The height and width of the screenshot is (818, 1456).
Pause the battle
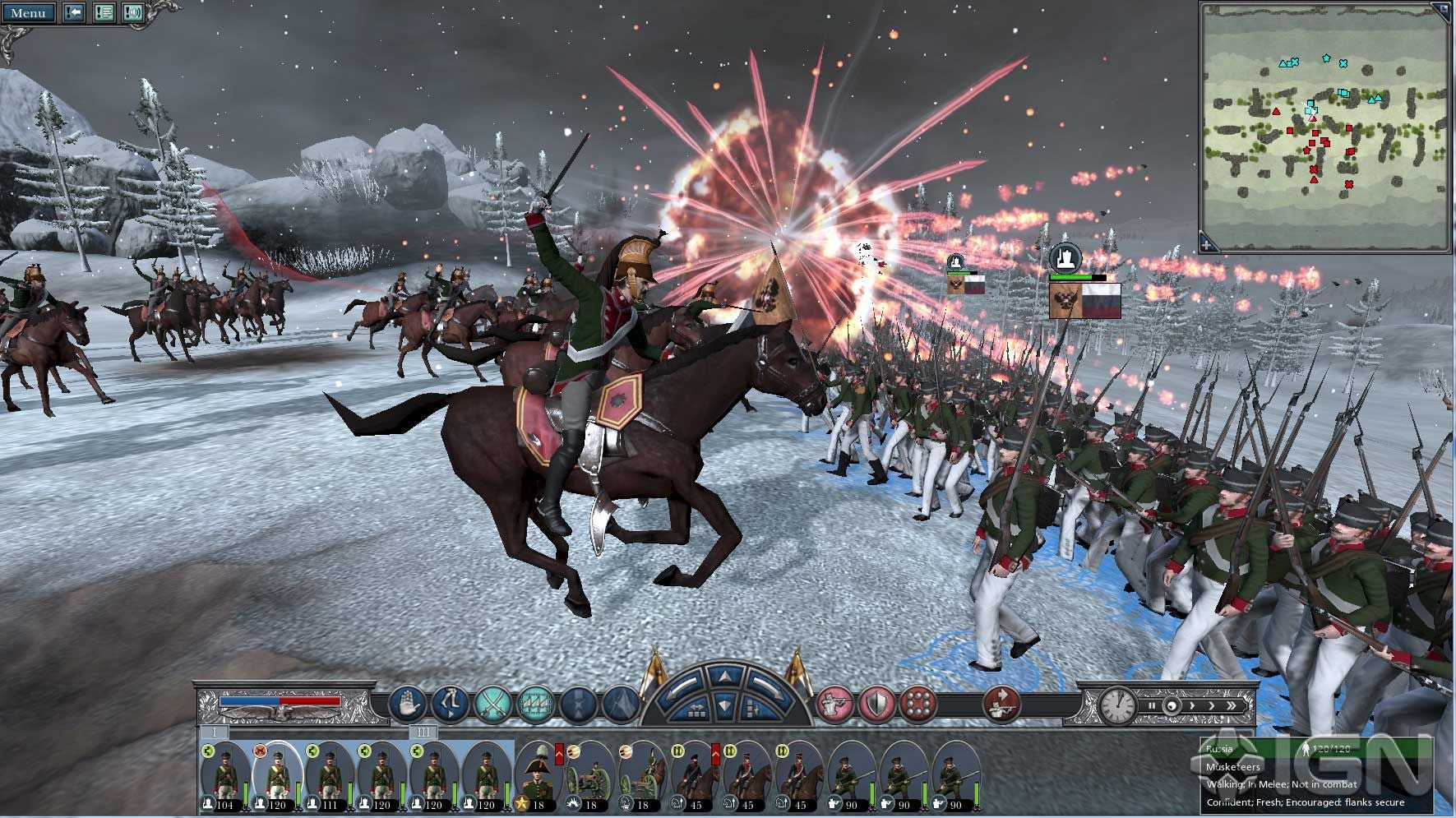click(x=1152, y=705)
